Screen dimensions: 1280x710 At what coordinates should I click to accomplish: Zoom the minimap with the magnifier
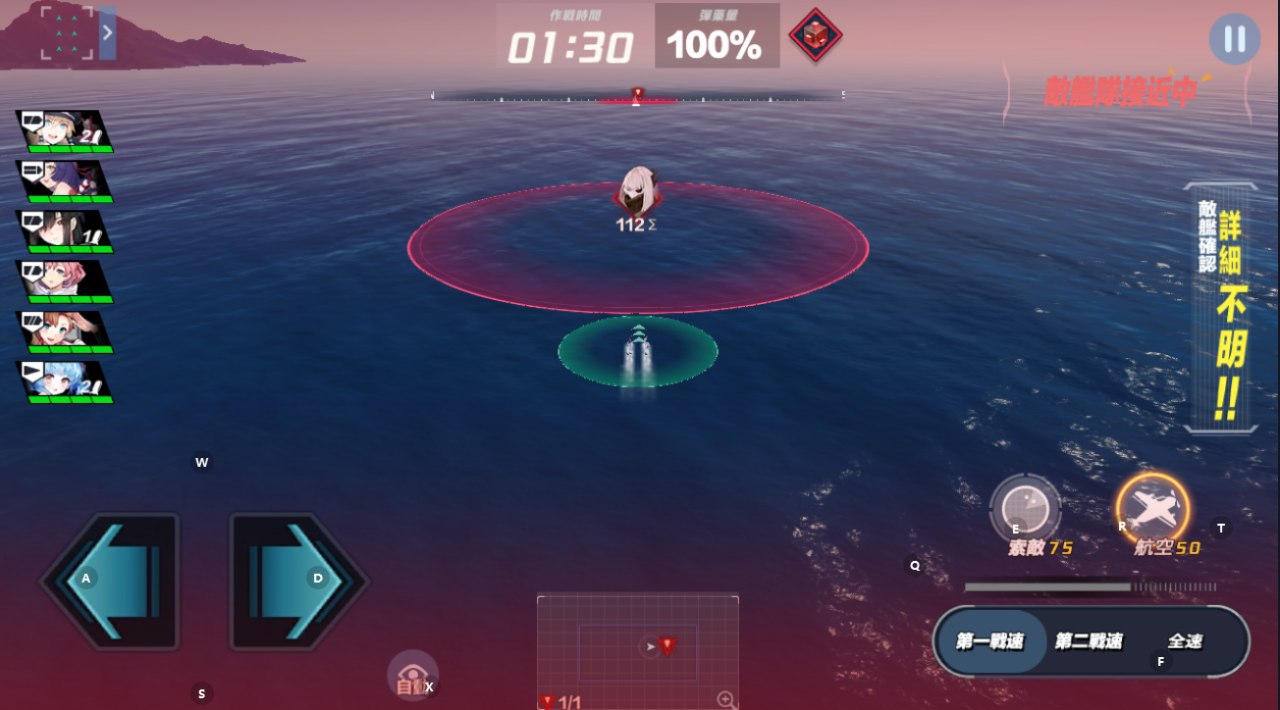[727, 700]
